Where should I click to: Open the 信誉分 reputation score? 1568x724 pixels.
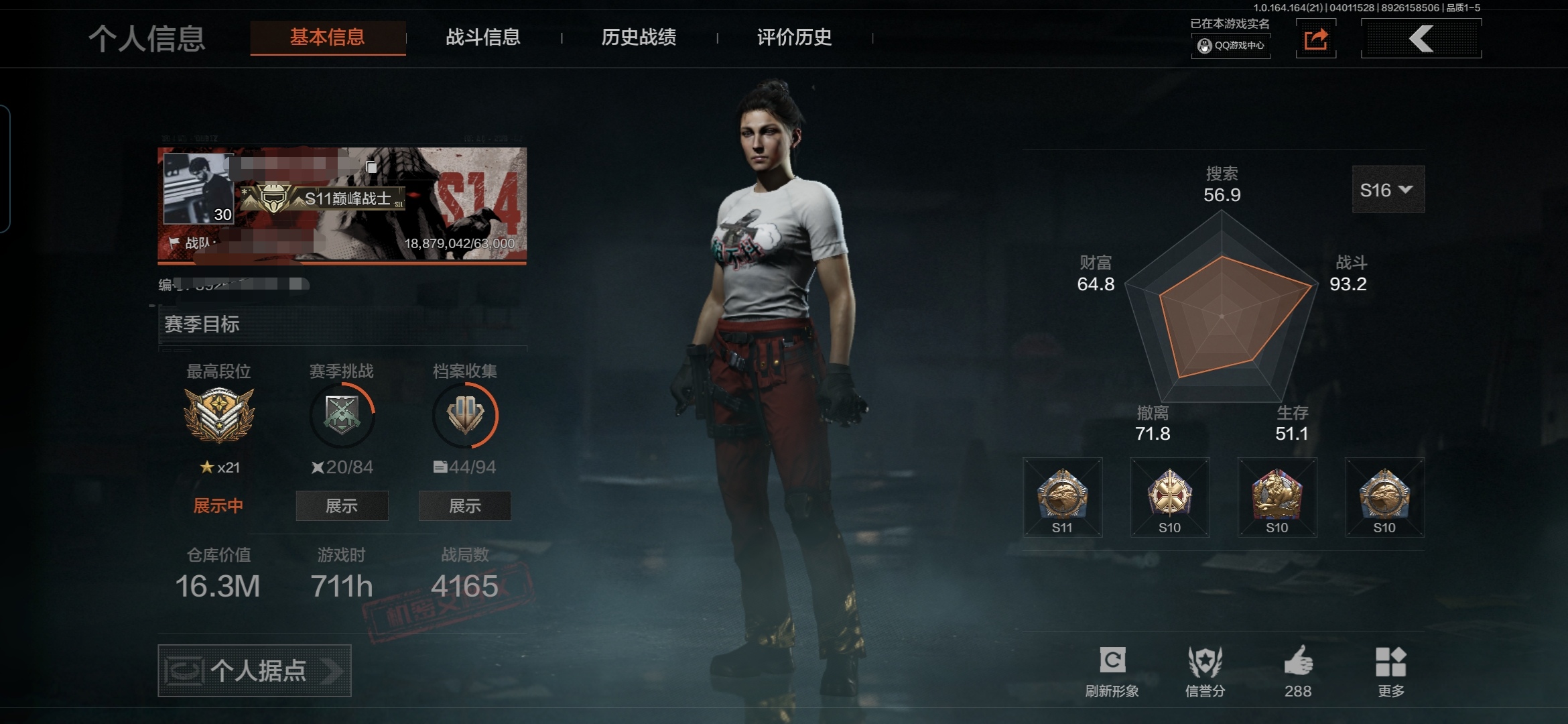point(1205,662)
